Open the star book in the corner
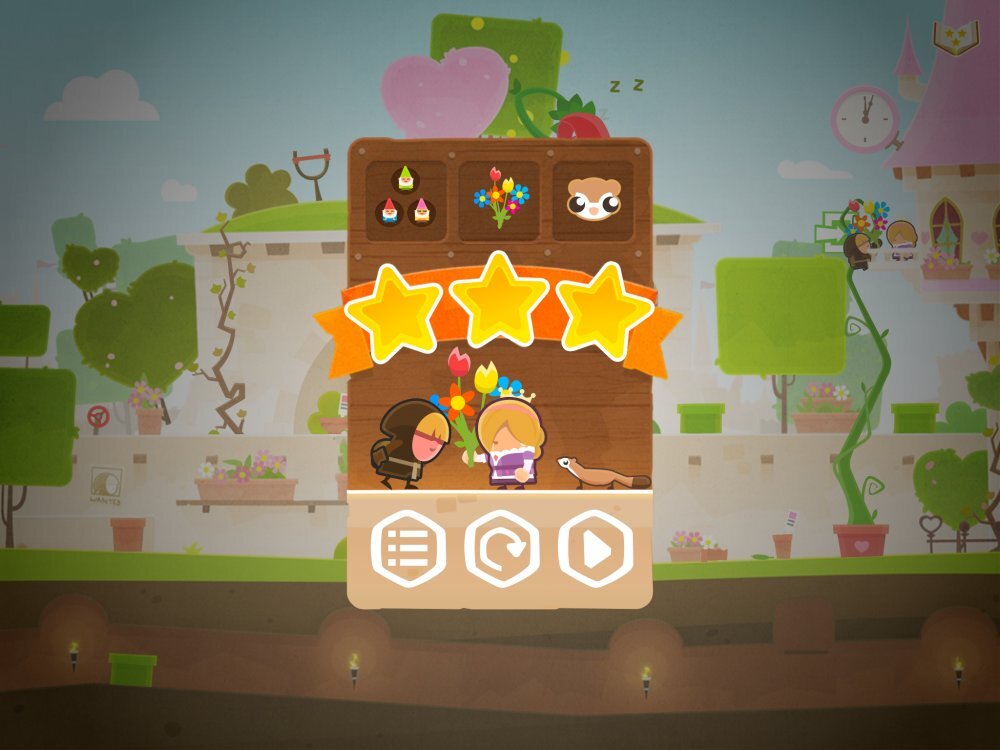This screenshot has height=750, width=1000. click(x=955, y=37)
